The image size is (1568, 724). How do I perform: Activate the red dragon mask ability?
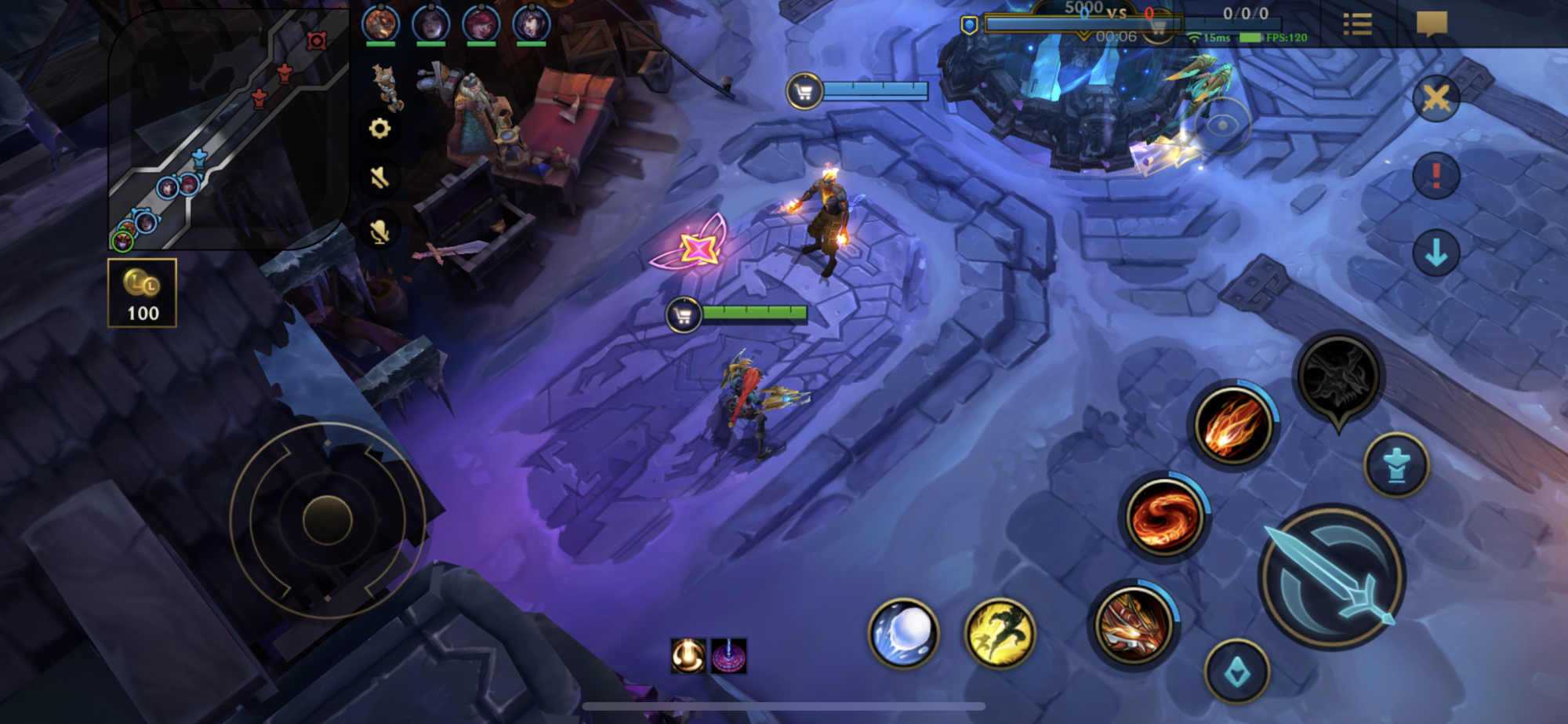click(1133, 625)
